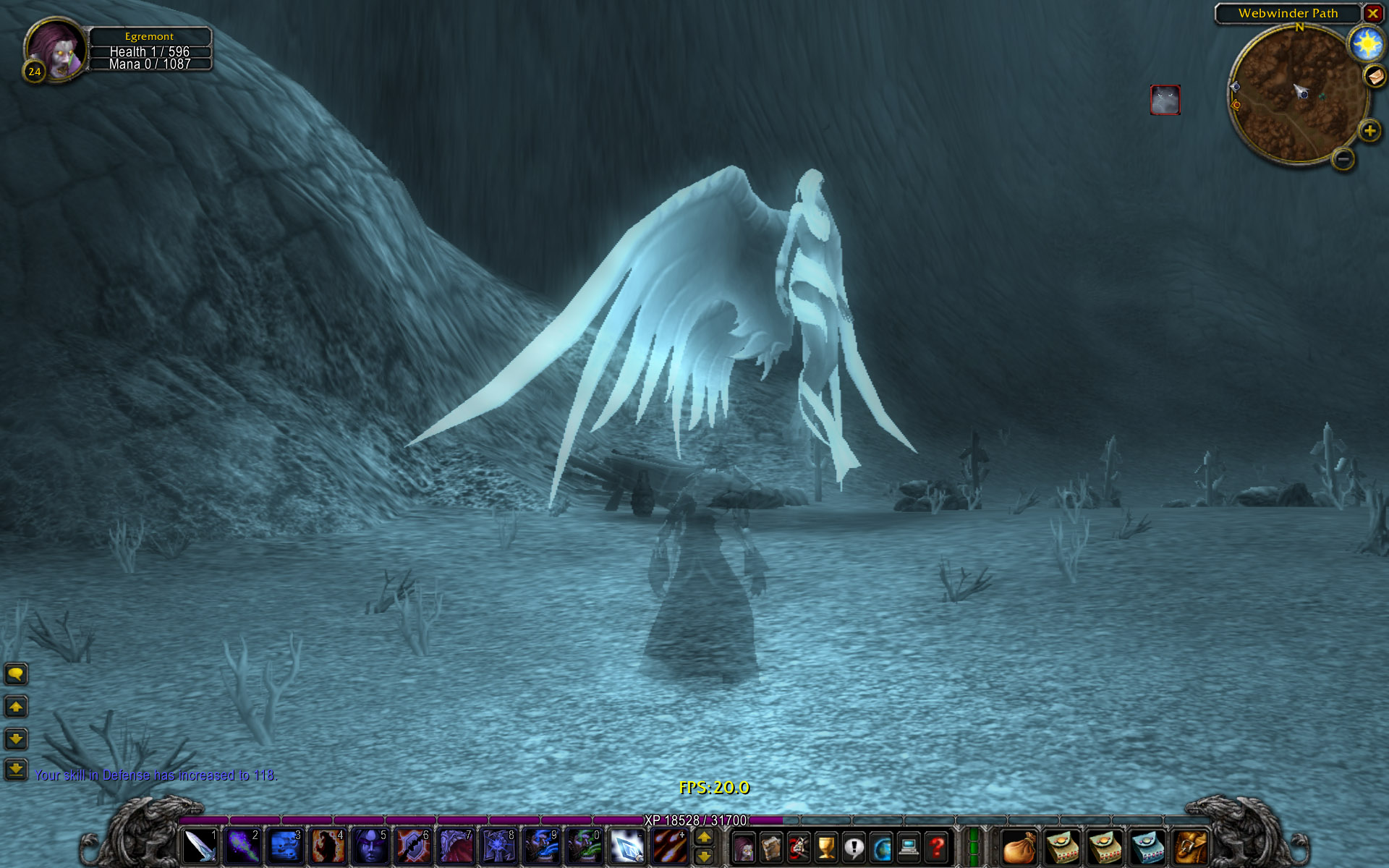1389x868 pixels.
Task: Open the chat menu speech bubble button
Action: coord(16,674)
